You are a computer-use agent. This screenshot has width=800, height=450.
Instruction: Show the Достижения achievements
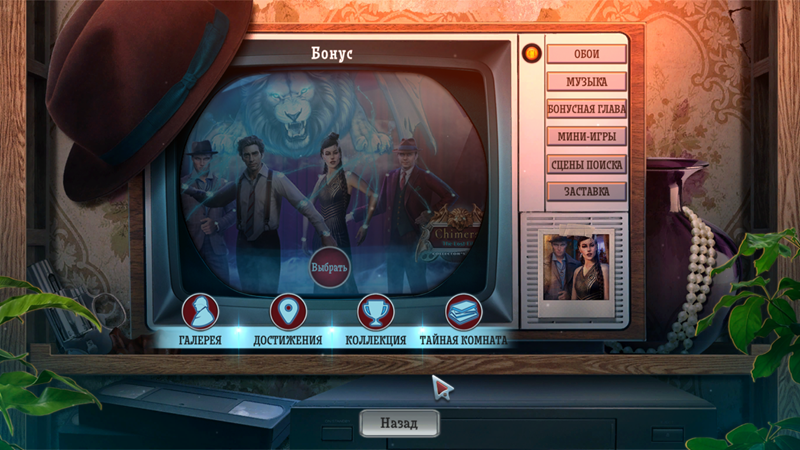(288, 313)
